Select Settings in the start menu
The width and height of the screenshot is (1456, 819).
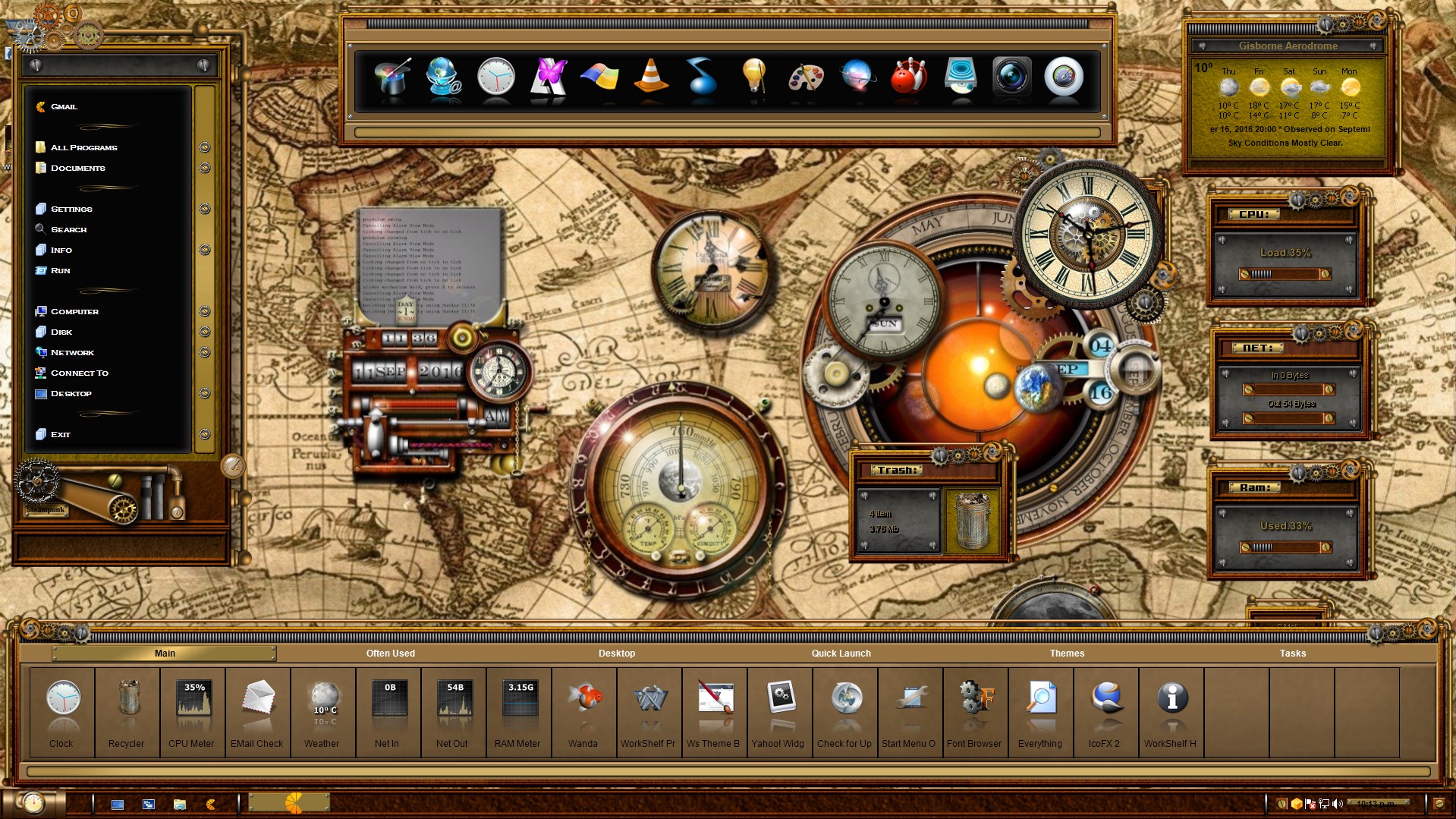[x=71, y=209]
